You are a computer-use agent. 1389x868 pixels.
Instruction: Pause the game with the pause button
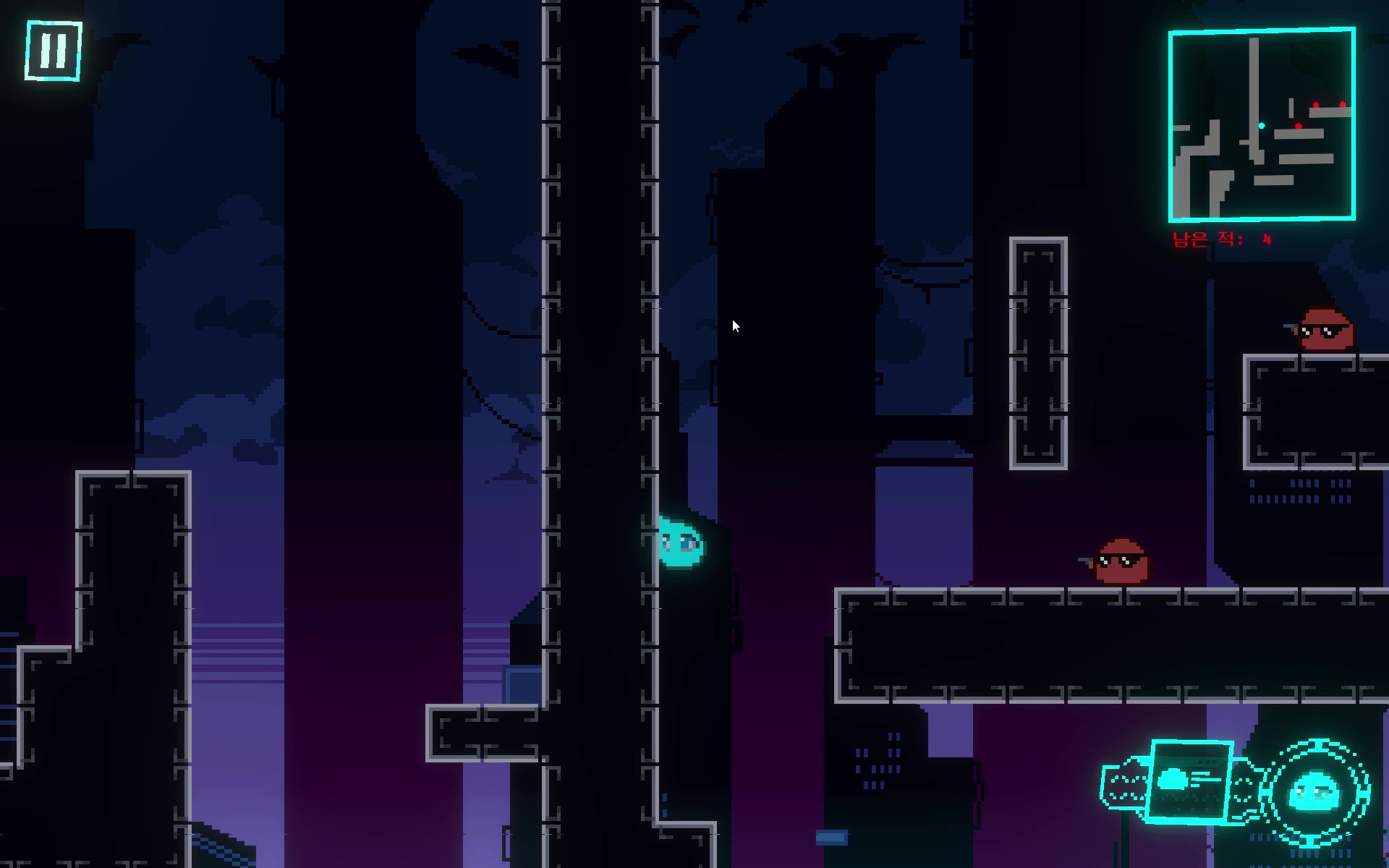click(x=54, y=51)
